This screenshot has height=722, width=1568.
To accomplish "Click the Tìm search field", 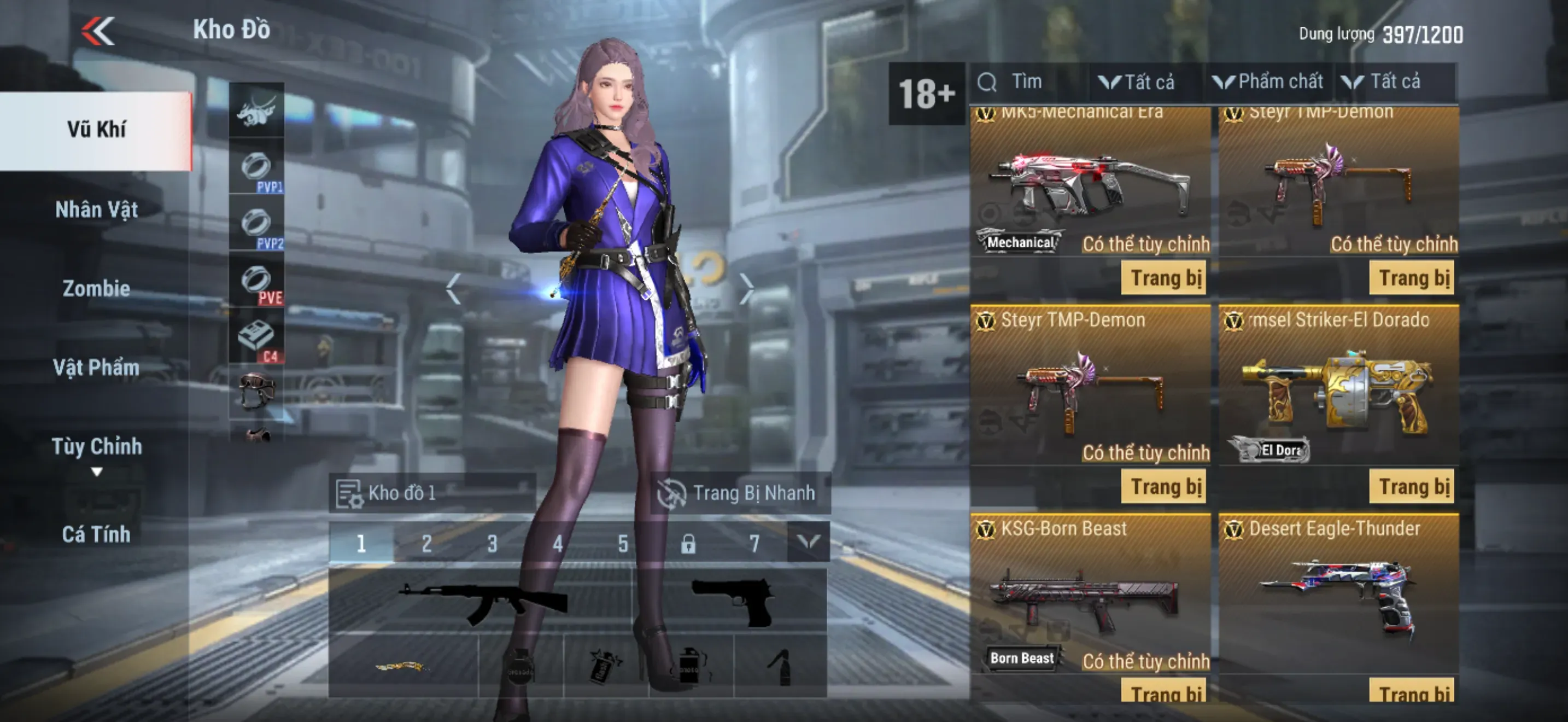I will (1029, 82).
